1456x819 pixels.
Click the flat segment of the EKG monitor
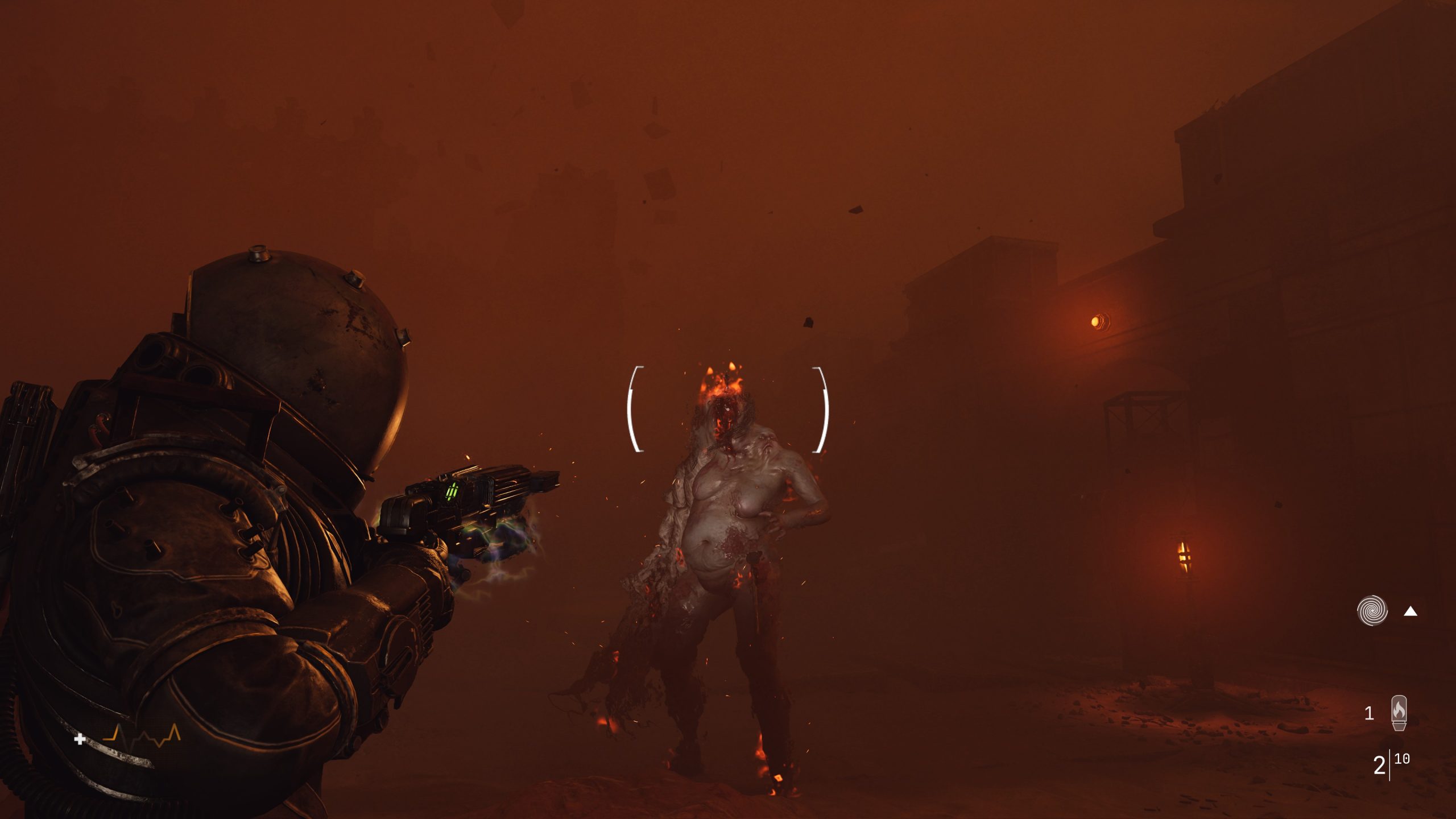(x=108, y=739)
